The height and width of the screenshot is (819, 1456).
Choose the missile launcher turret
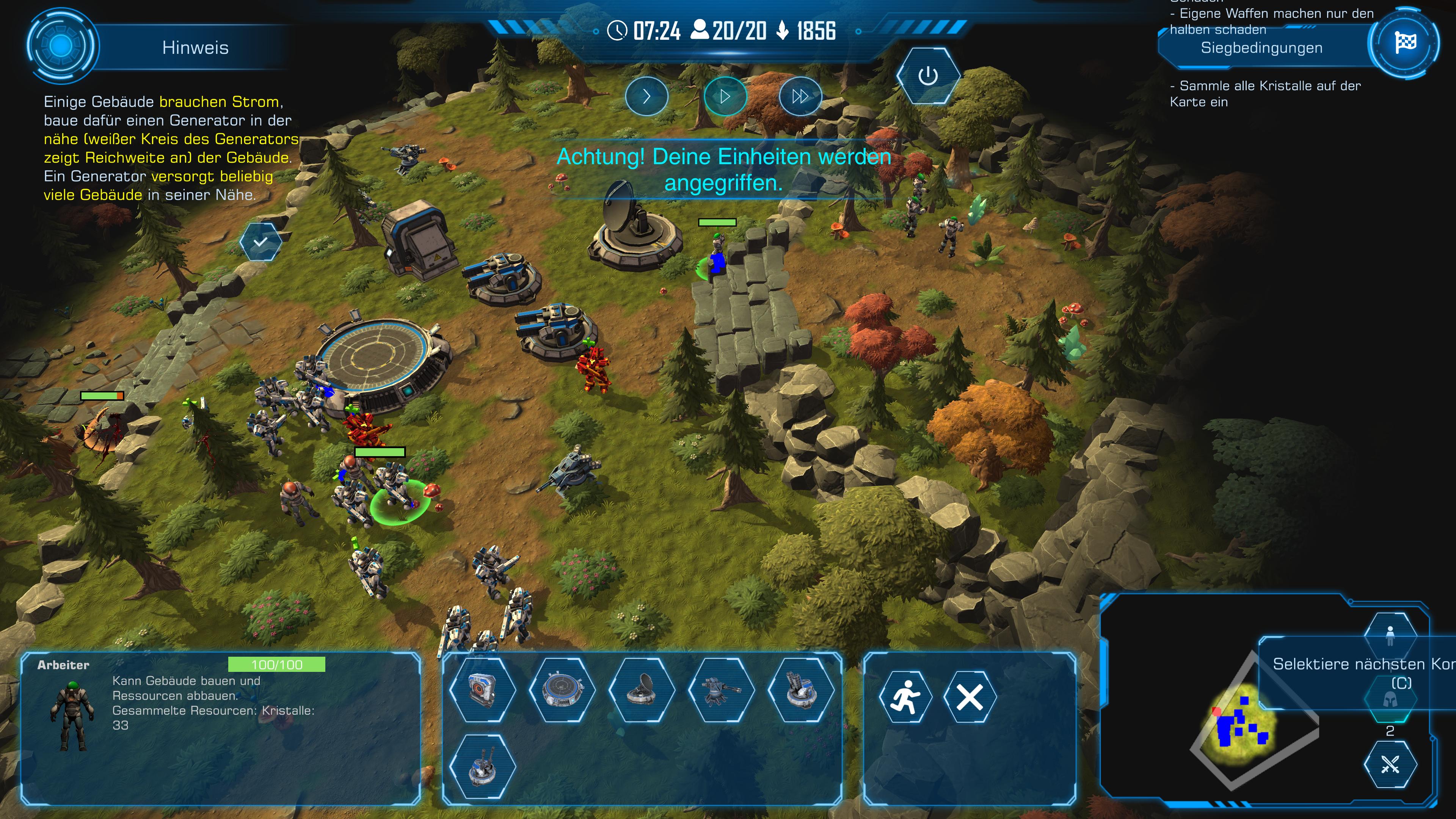(800, 690)
